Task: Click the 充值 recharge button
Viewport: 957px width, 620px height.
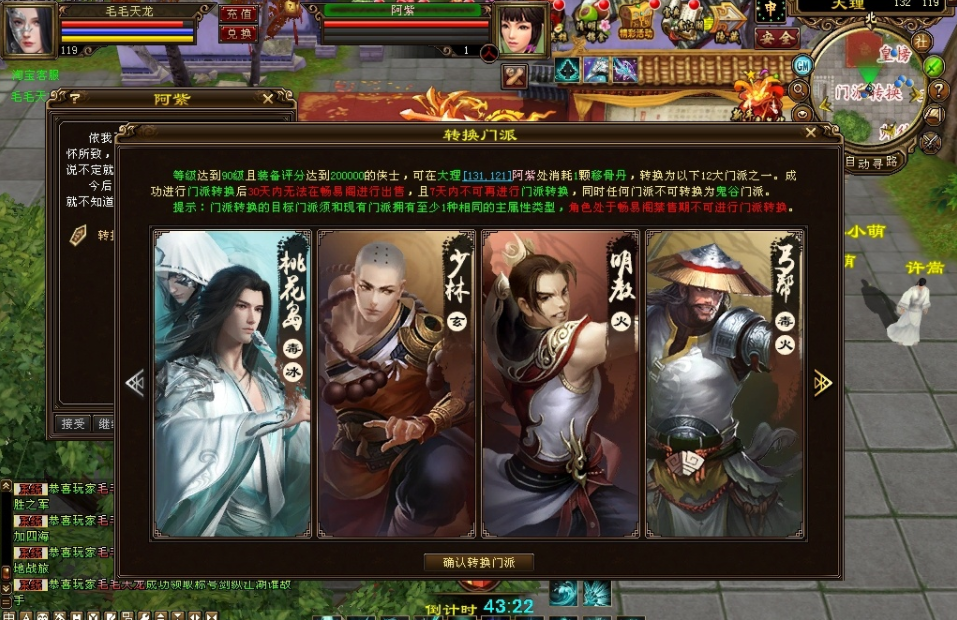Action: point(237,14)
